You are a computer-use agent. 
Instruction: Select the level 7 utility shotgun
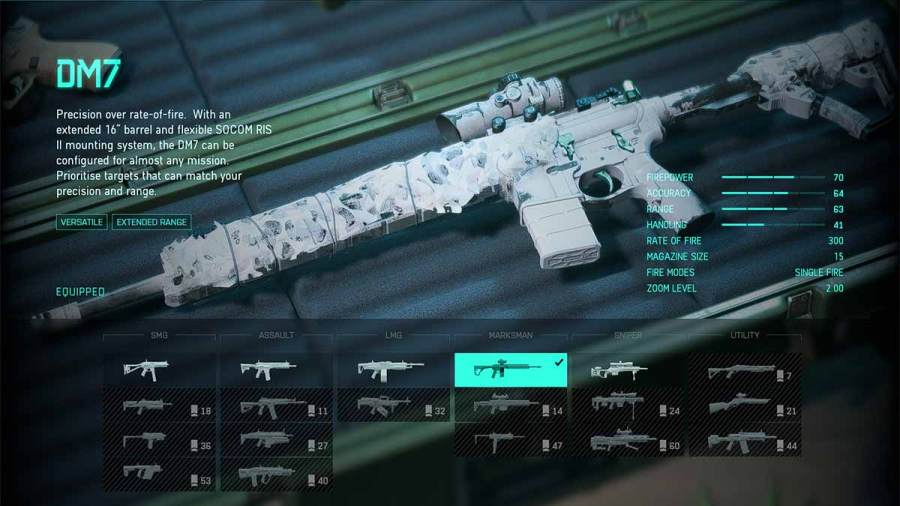(x=744, y=372)
